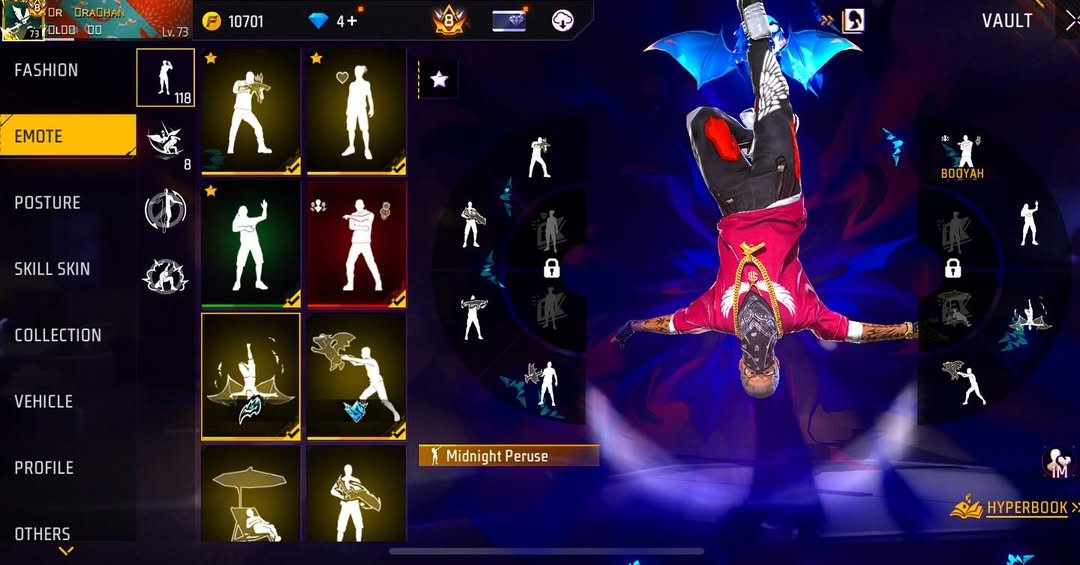Pick the red-background crossed-arms emote
The width and height of the screenshot is (1080, 565).
coord(356,244)
